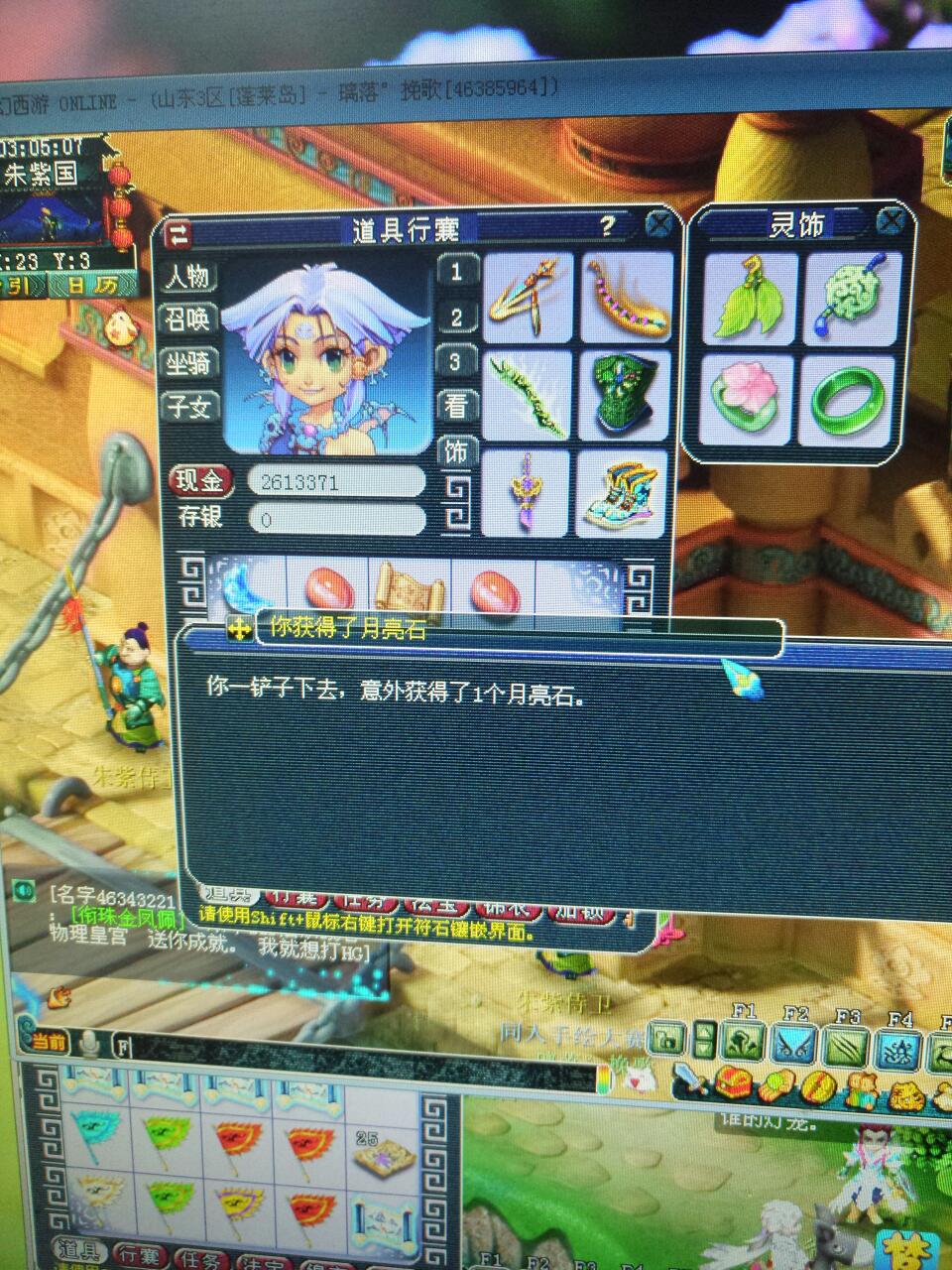Select the green armor equipment slot
Viewport: 952px width, 1270px height.
point(623,392)
